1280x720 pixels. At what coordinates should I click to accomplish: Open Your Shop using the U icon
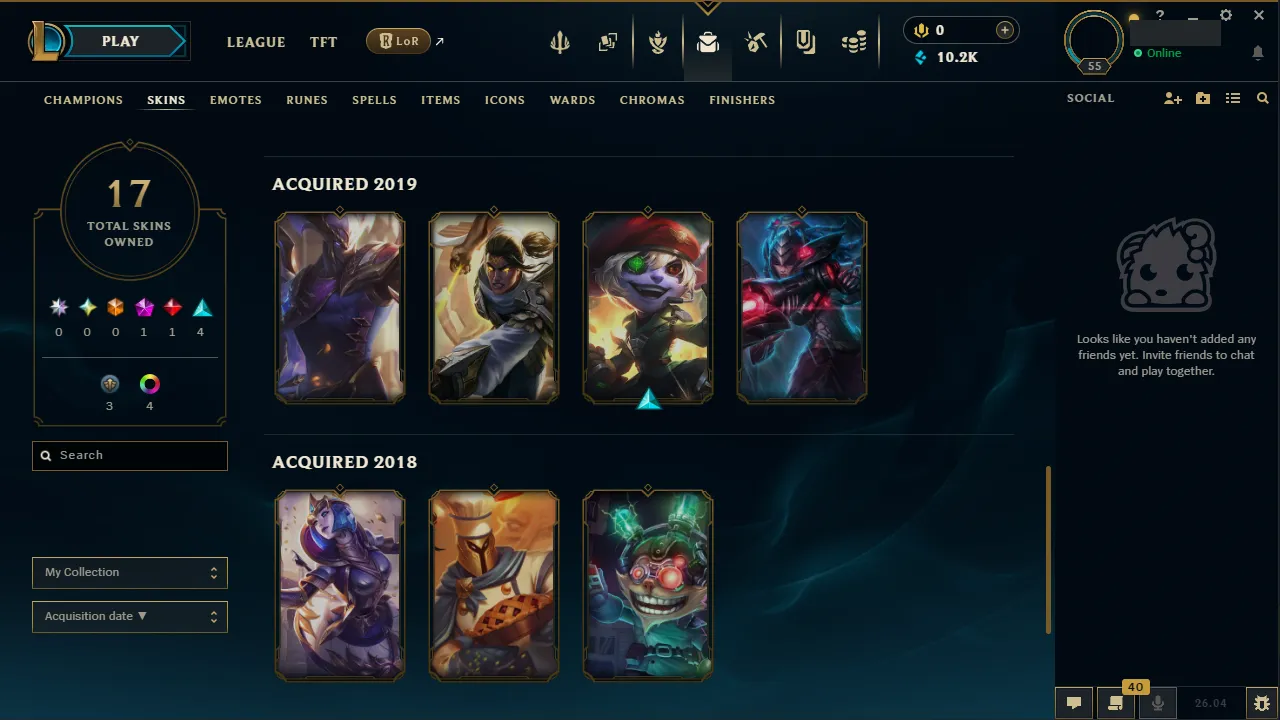point(805,42)
